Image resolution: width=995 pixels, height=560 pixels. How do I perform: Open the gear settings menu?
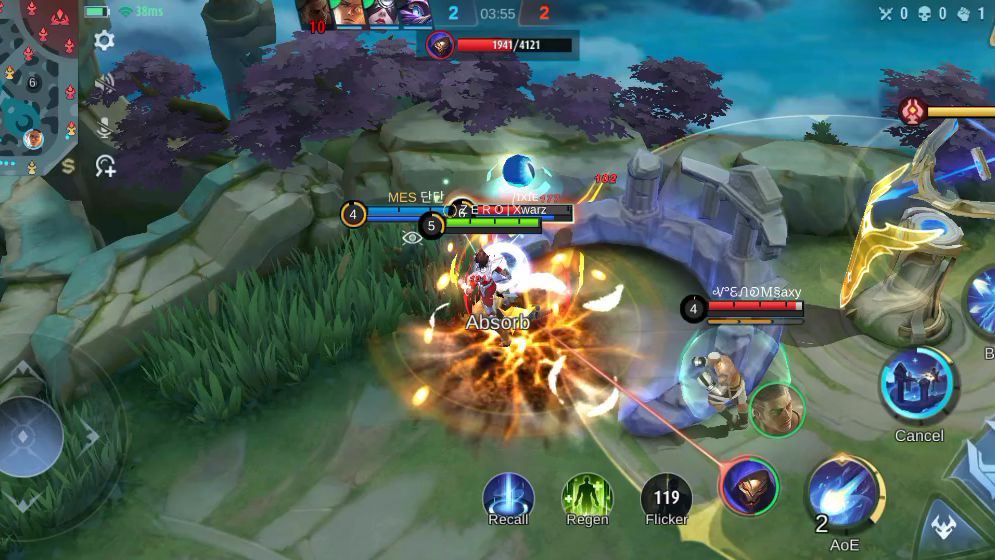[104, 41]
